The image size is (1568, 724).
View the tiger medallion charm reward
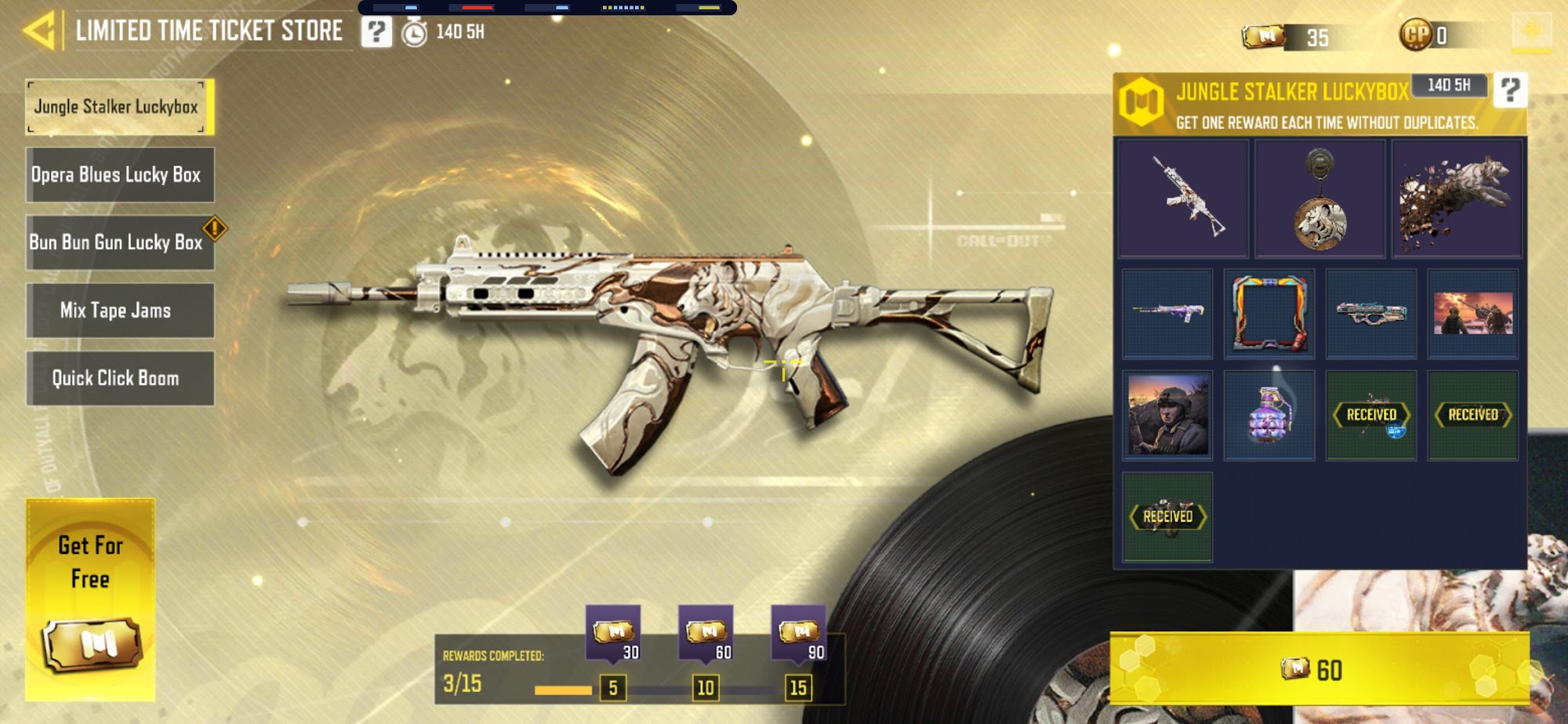click(1319, 198)
